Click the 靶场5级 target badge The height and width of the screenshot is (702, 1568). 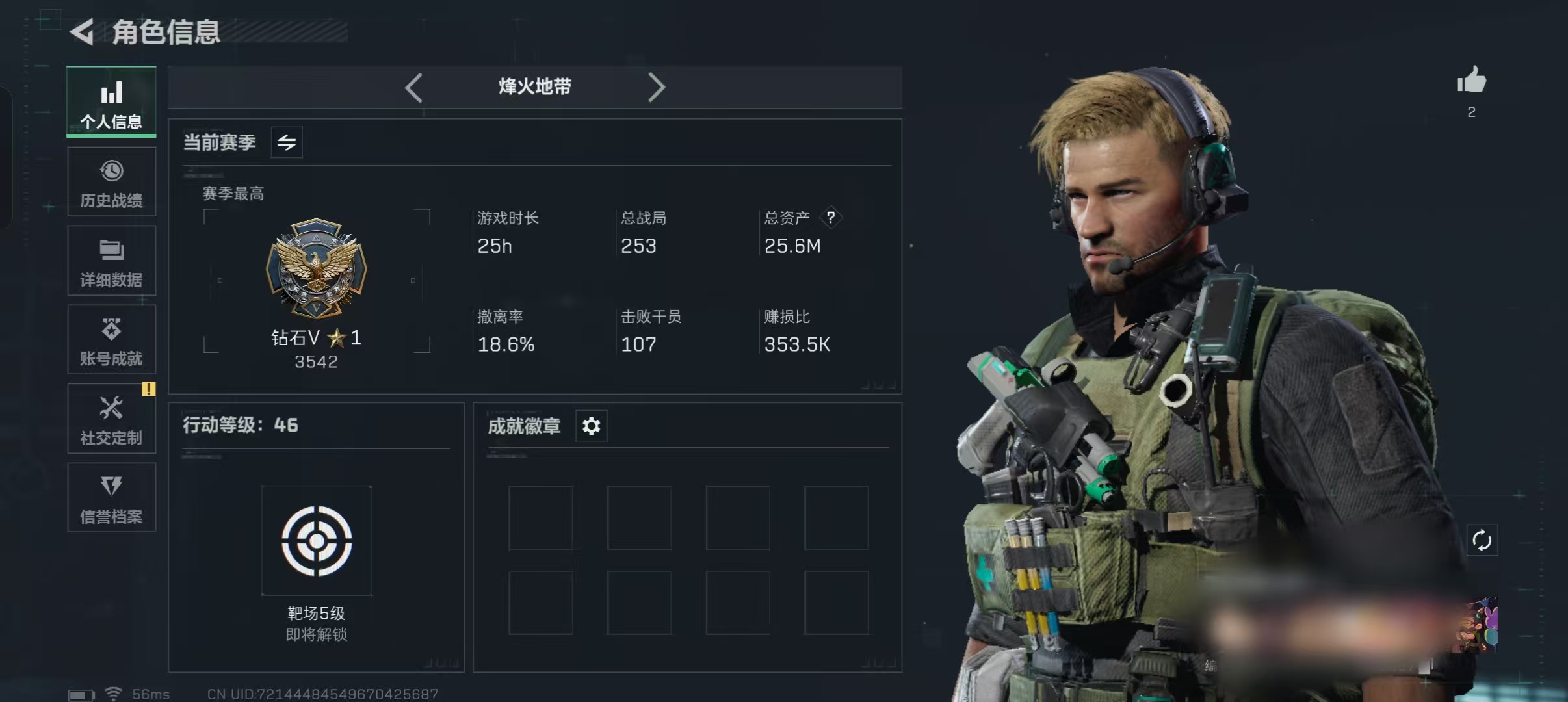[x=317, y=541]
